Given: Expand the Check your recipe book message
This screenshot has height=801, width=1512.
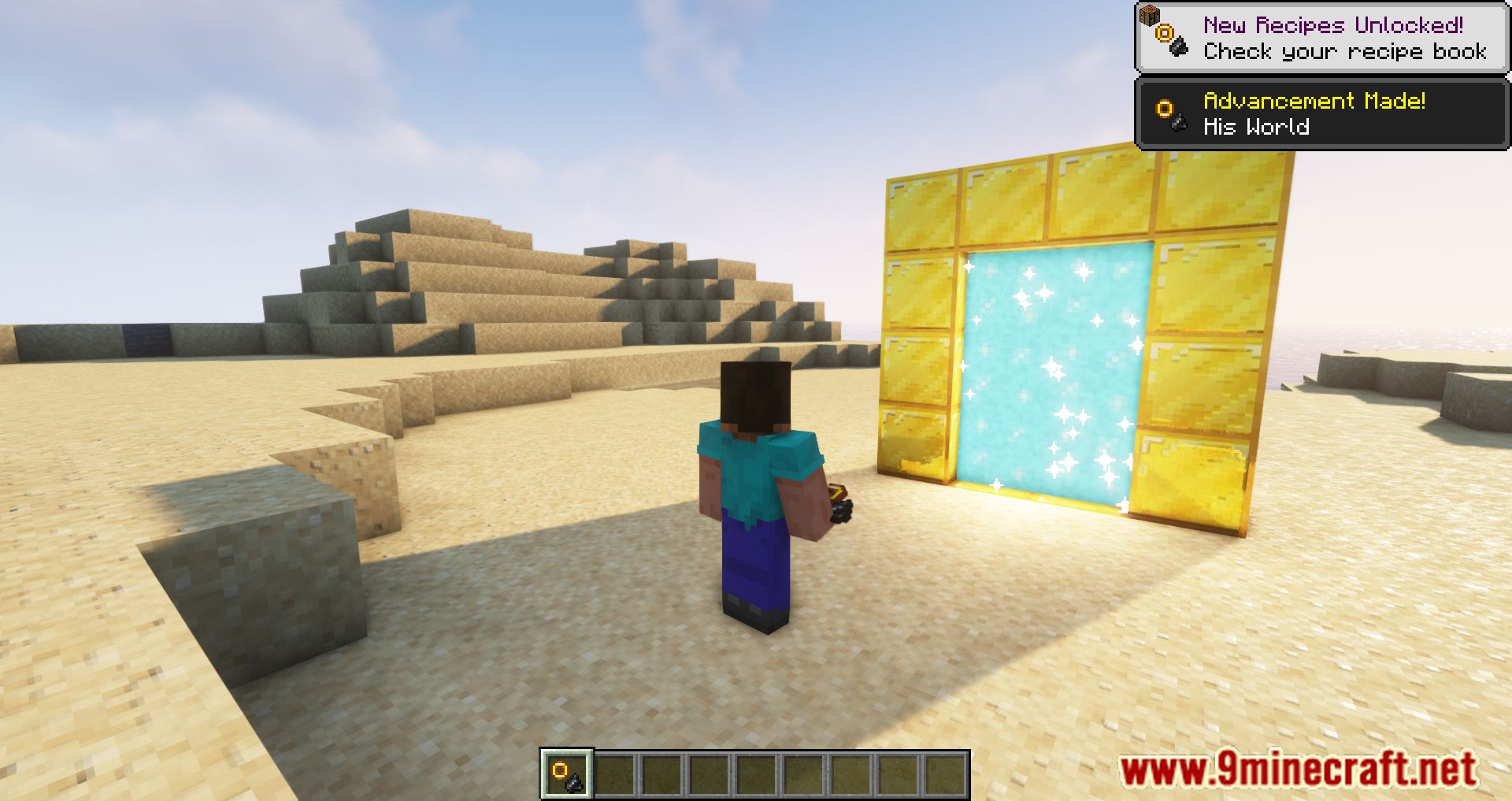Looking at the screenshot, I should pyautogui.click(x=1343, y=52).
